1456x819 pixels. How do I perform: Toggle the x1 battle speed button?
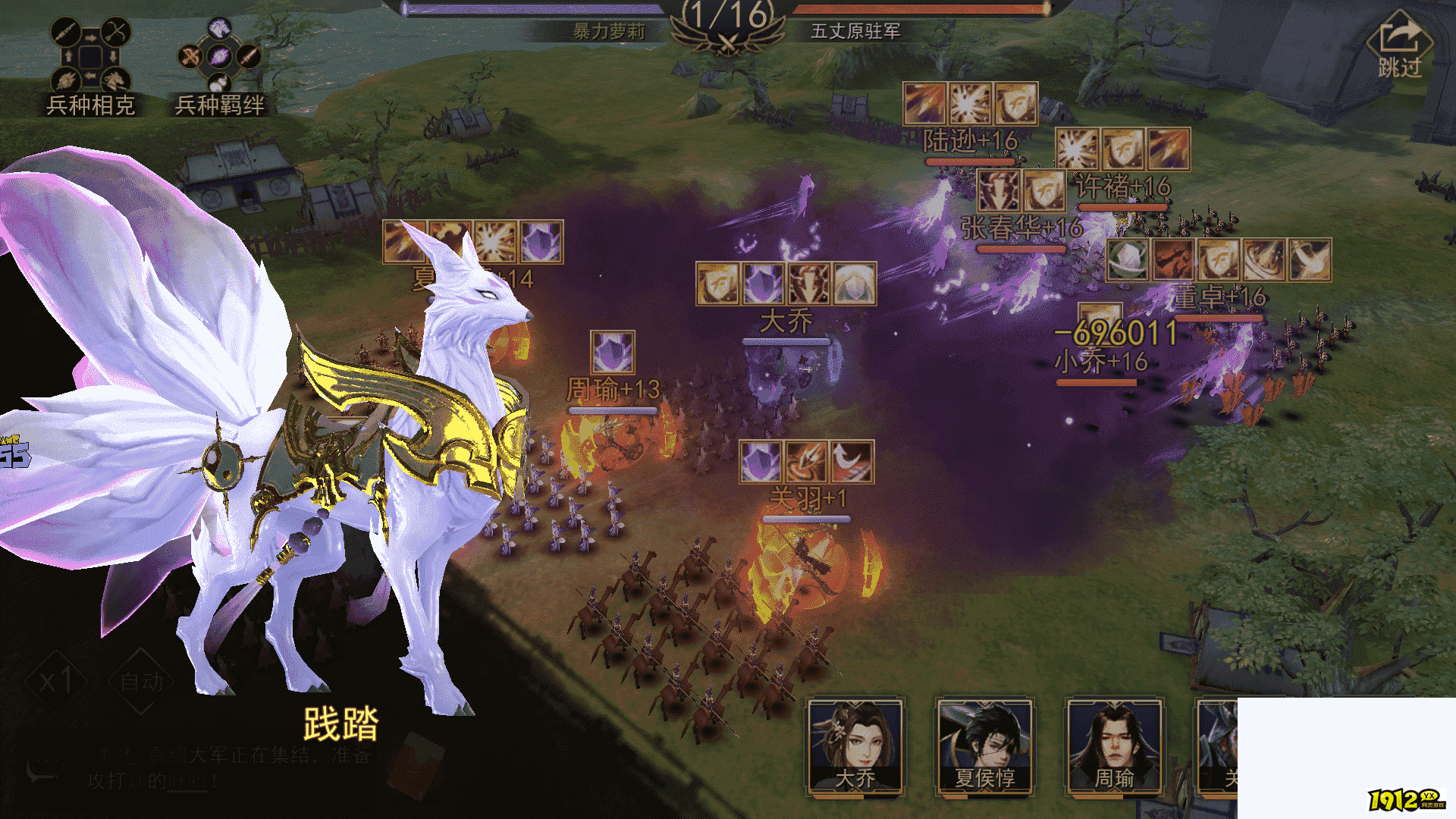pyautogui.click(x=57, y=682)
